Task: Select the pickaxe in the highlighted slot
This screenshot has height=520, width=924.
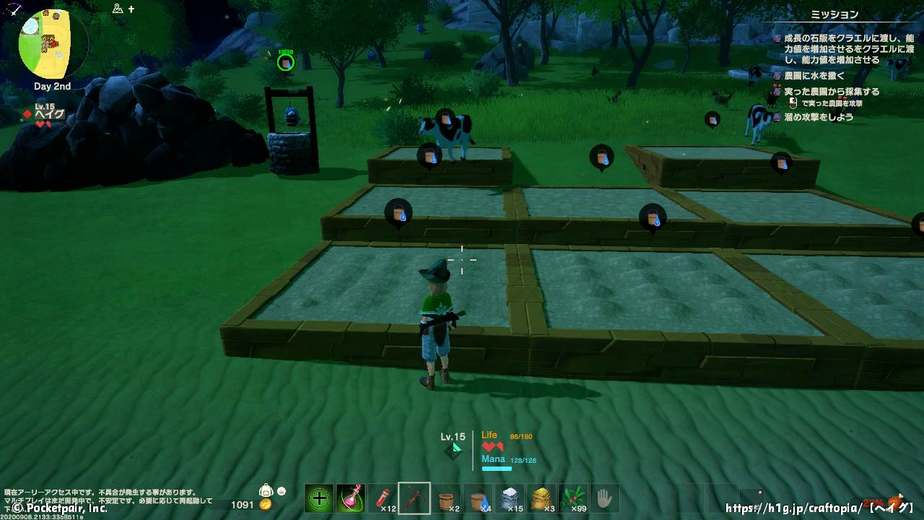Action: pyautogui.click(x=414, y=498)
